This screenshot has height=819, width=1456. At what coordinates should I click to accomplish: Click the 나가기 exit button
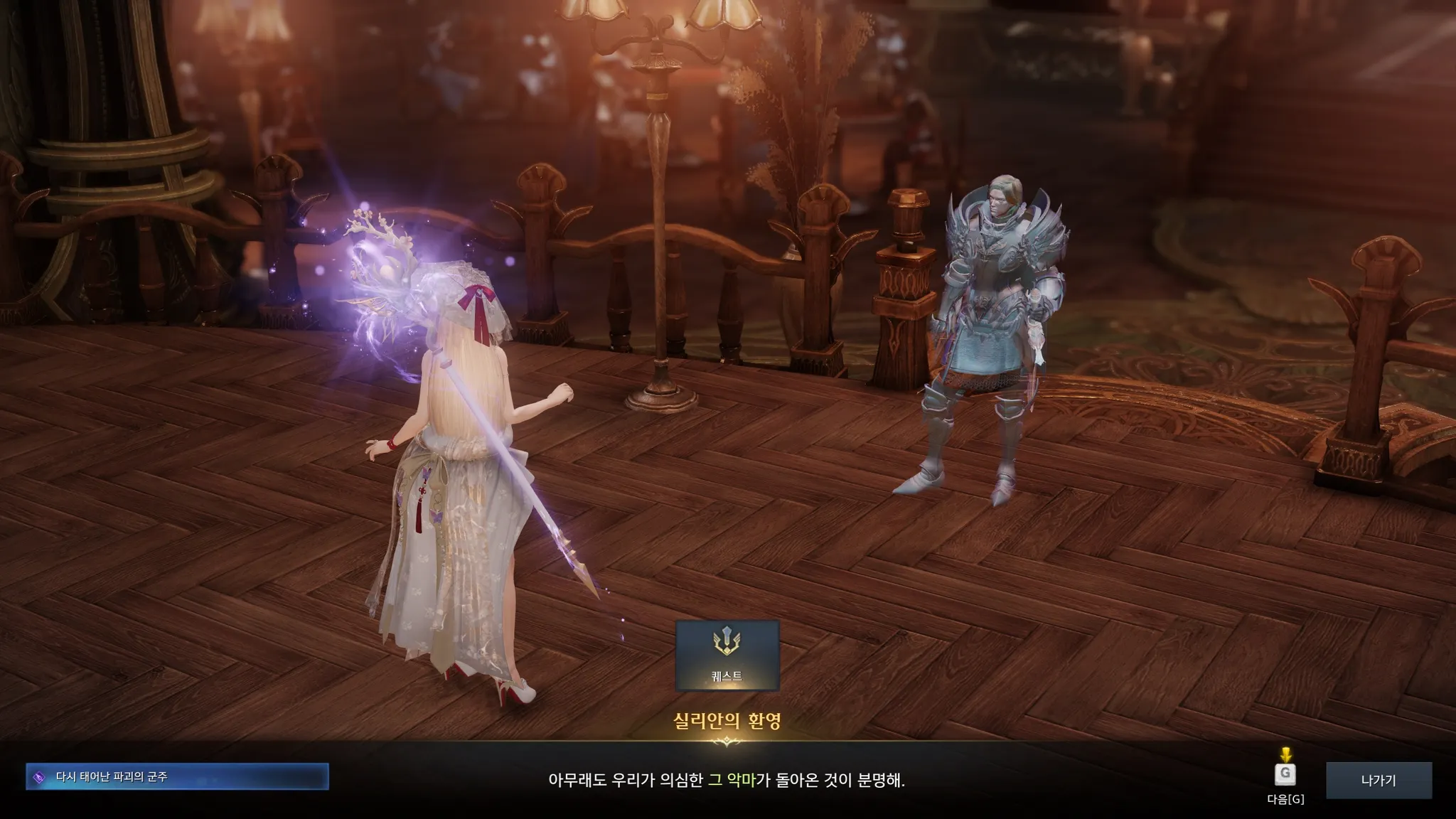point(1379,780)
